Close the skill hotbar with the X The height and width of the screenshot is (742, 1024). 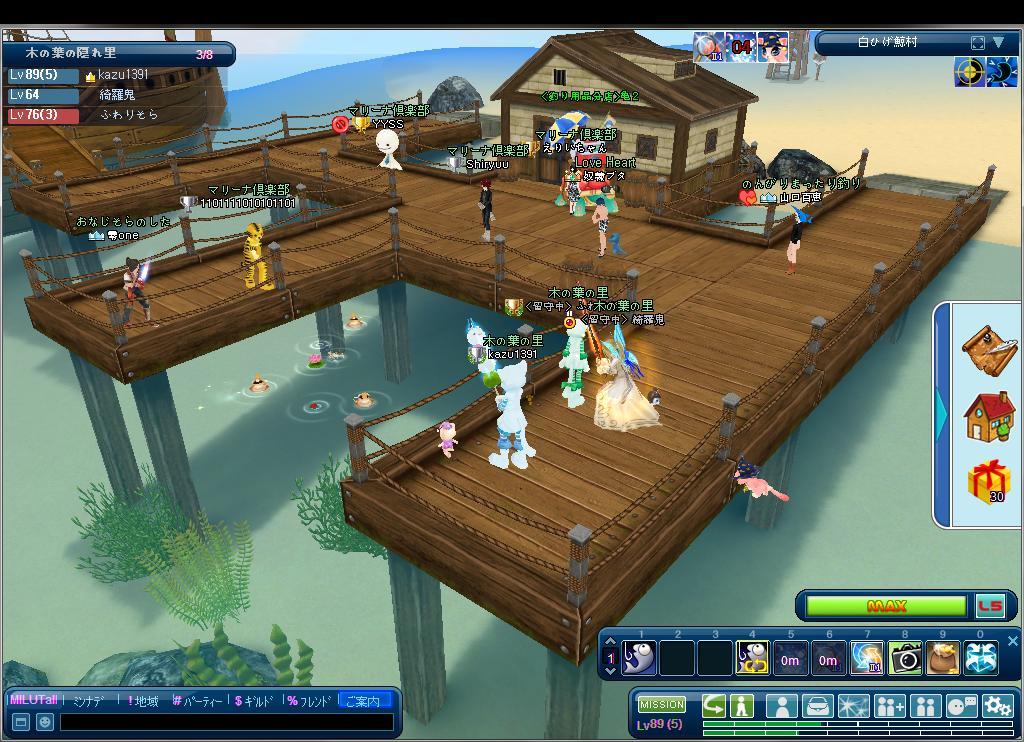point(1012,641)
